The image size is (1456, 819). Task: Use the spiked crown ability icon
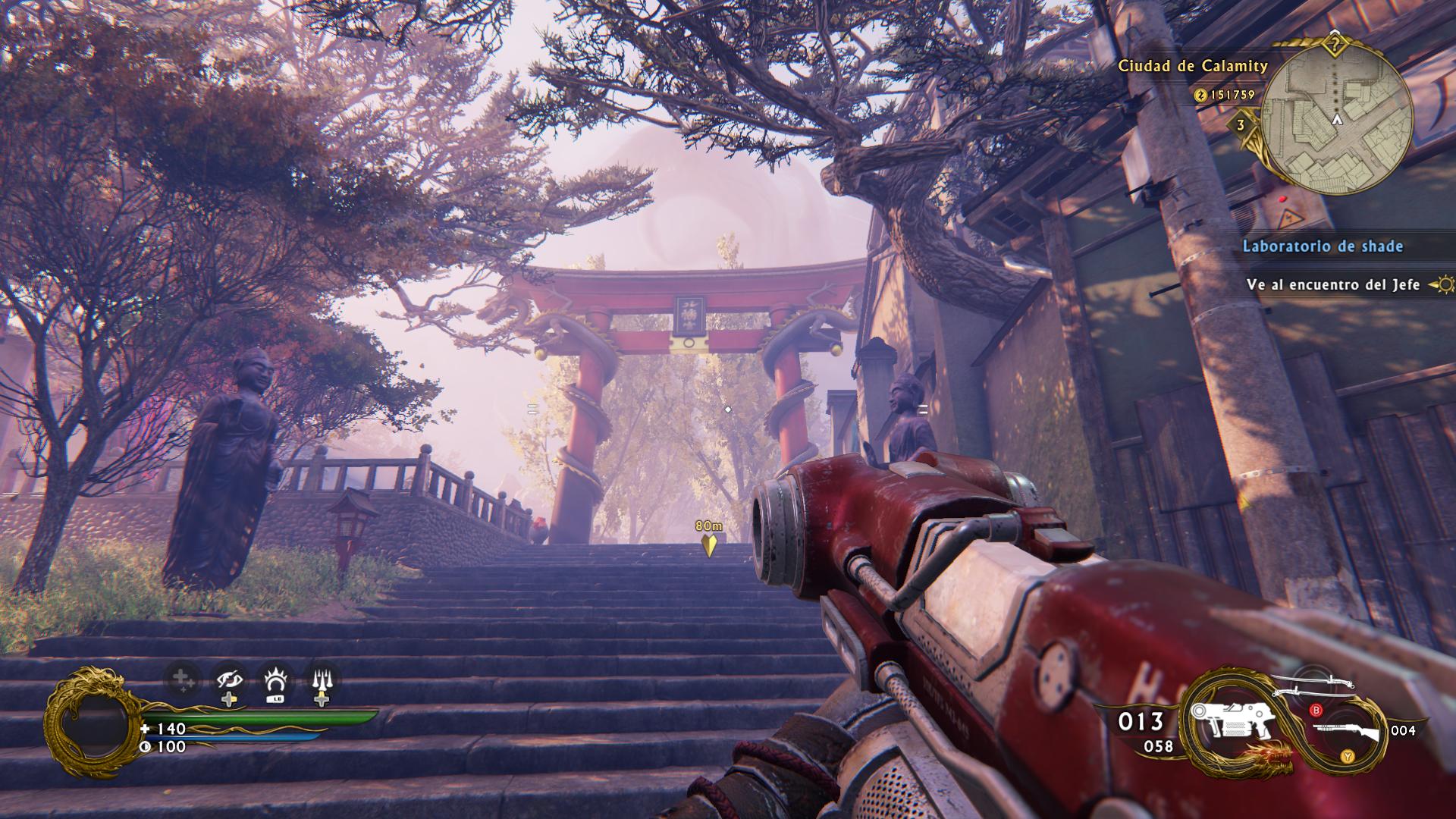(275, 682)
